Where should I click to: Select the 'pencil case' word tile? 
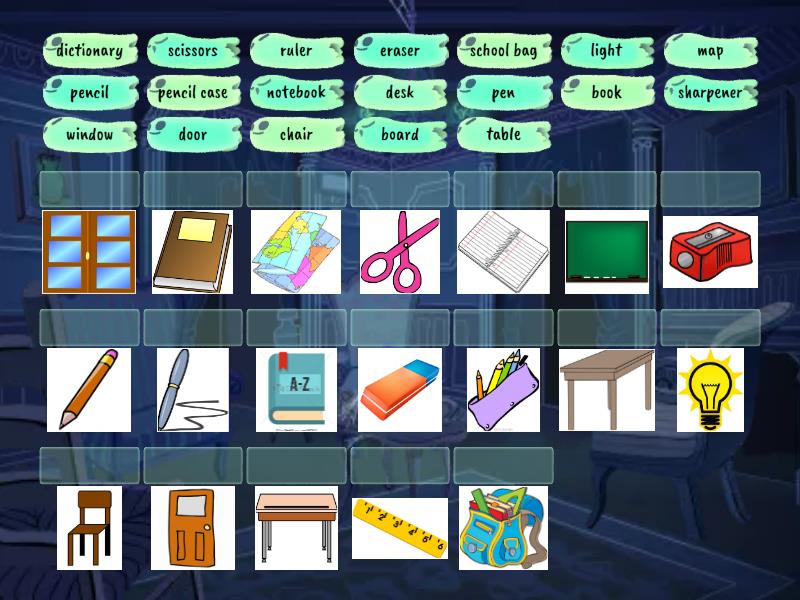pyautogui.click(x=193, y=92)
